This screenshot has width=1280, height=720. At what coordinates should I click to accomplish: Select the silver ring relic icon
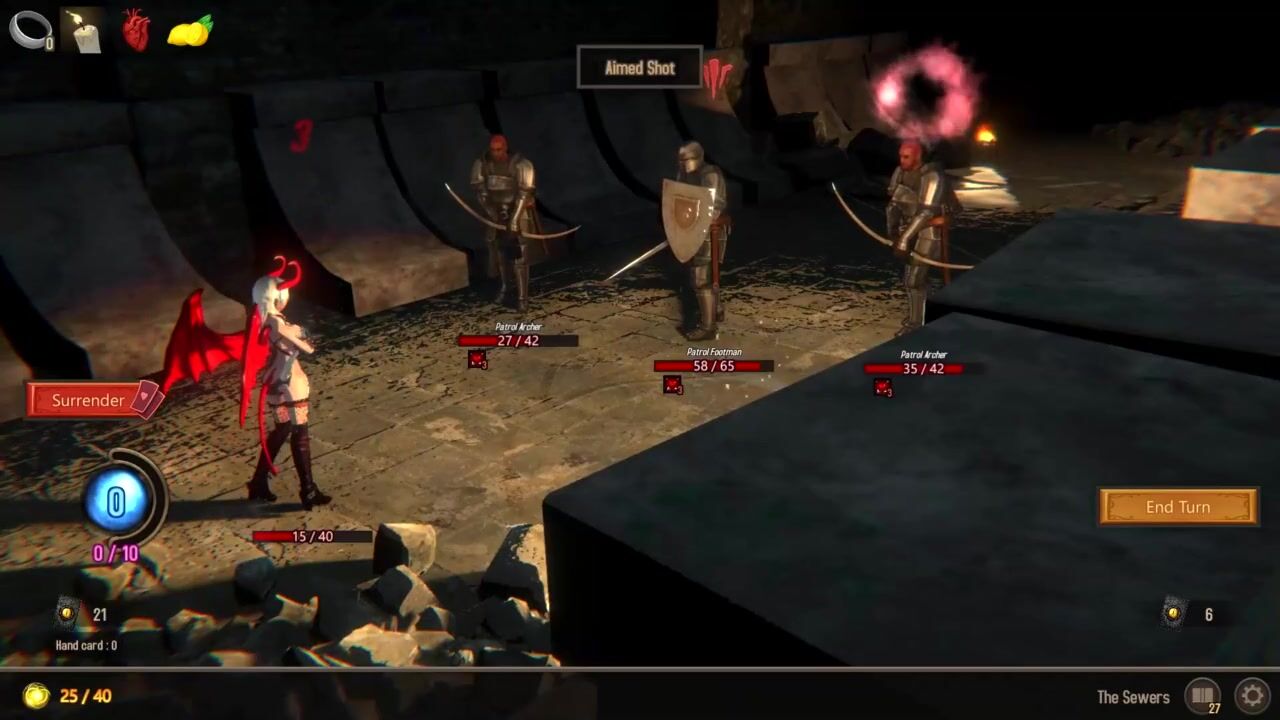[29, 30]
